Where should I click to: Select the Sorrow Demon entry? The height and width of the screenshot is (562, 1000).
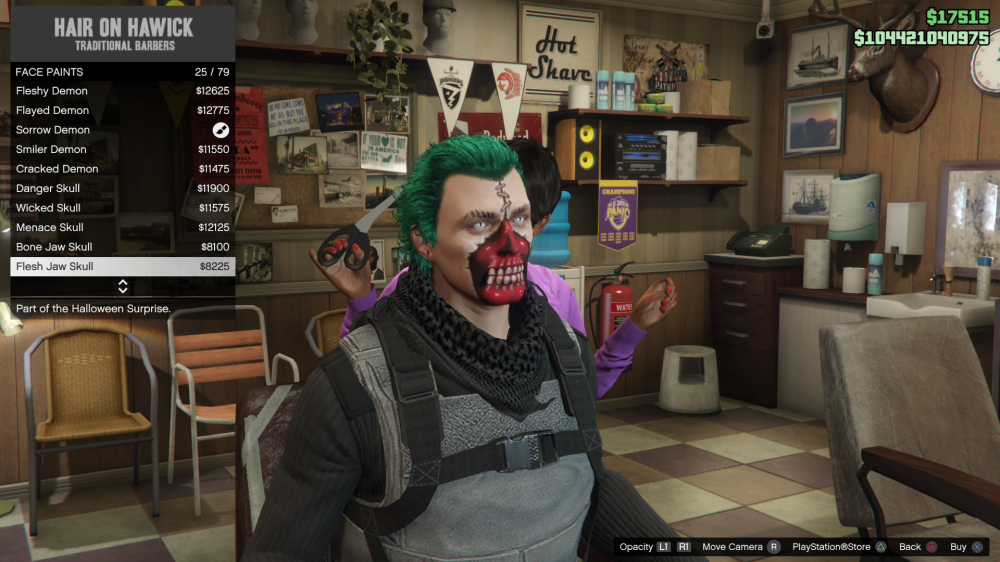pyautogui.click(x=122, y=130)
